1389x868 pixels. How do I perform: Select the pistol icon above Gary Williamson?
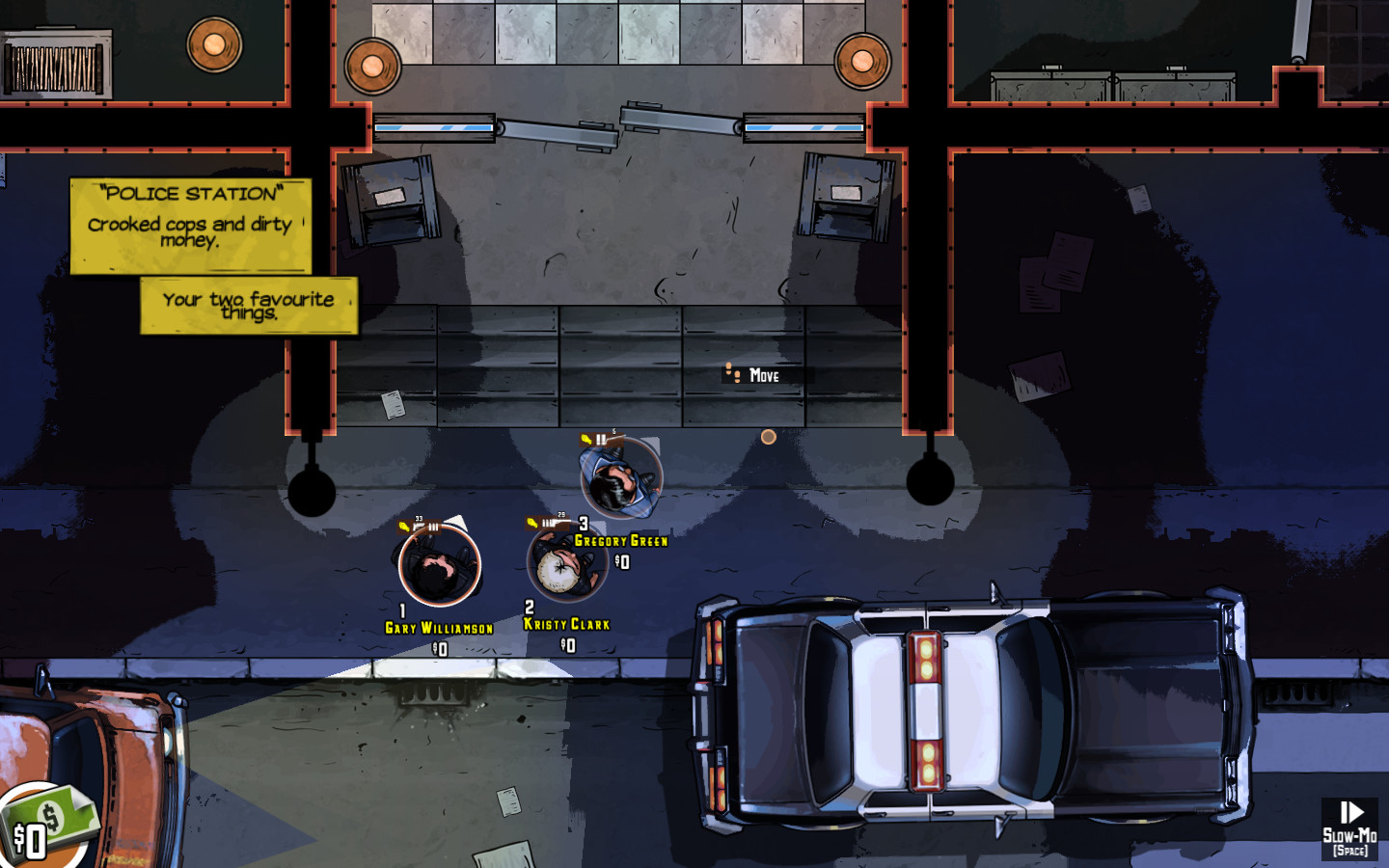pyautogui.click(x=420, y=527)
